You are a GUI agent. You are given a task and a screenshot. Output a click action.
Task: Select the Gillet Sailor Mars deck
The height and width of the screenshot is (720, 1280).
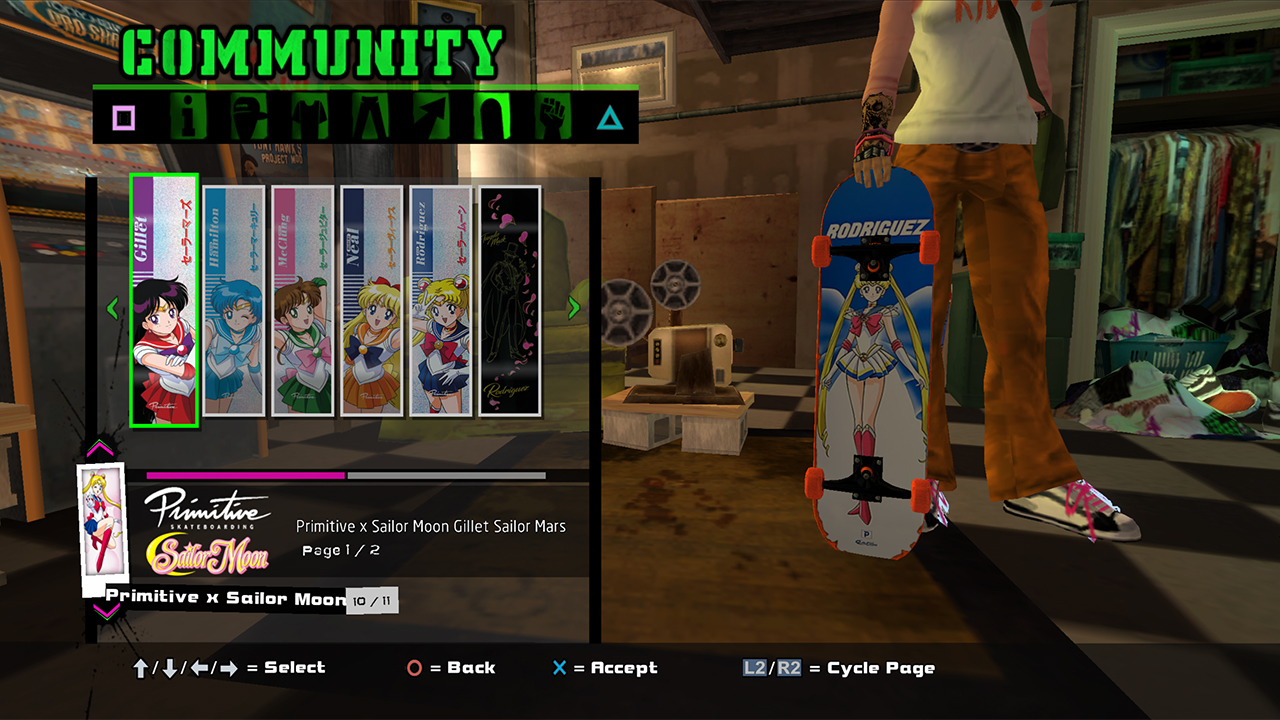click(164, 301)
